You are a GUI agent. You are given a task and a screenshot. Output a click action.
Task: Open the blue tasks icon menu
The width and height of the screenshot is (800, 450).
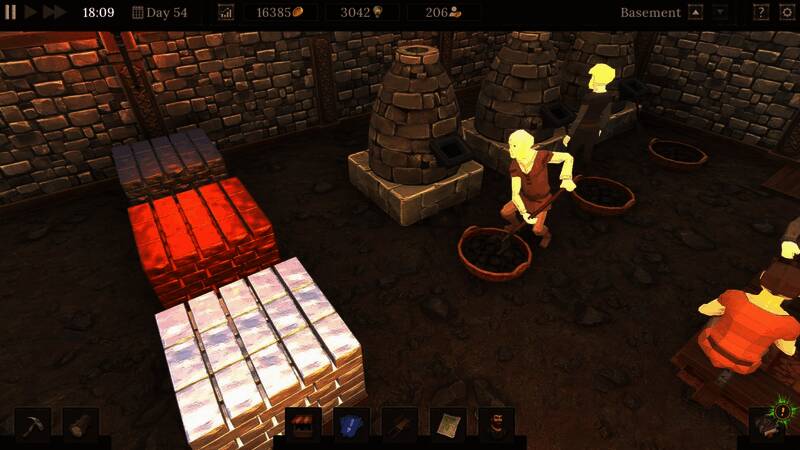pyautogui.click(x=351, y=424)
